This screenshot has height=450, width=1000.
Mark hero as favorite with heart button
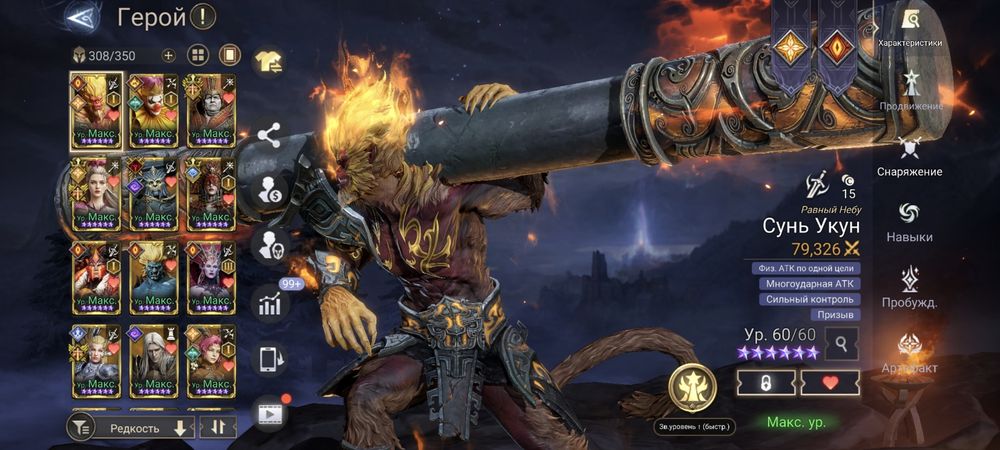829,383
